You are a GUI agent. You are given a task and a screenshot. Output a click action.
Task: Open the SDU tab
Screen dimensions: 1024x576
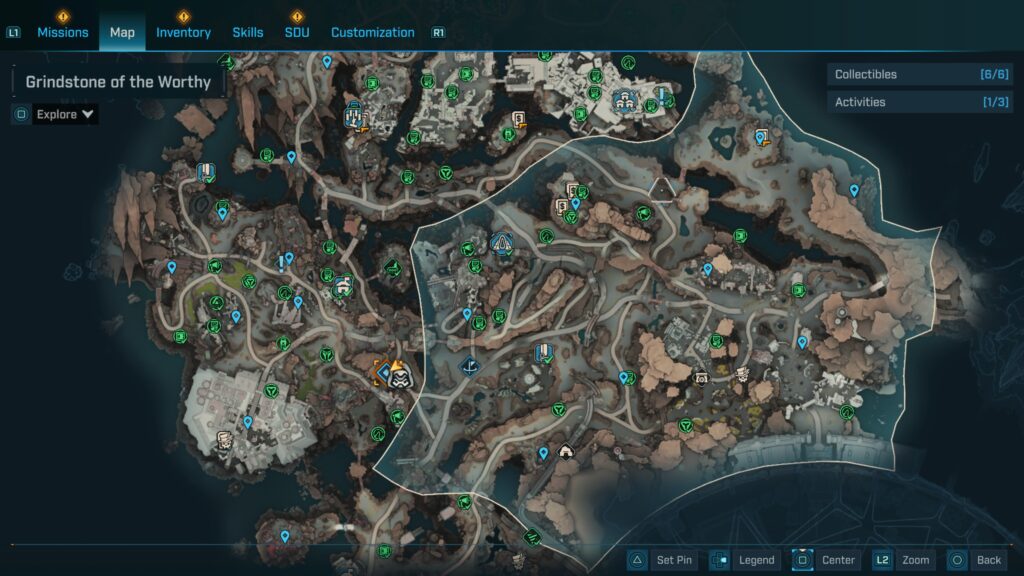tap(297, 32)
